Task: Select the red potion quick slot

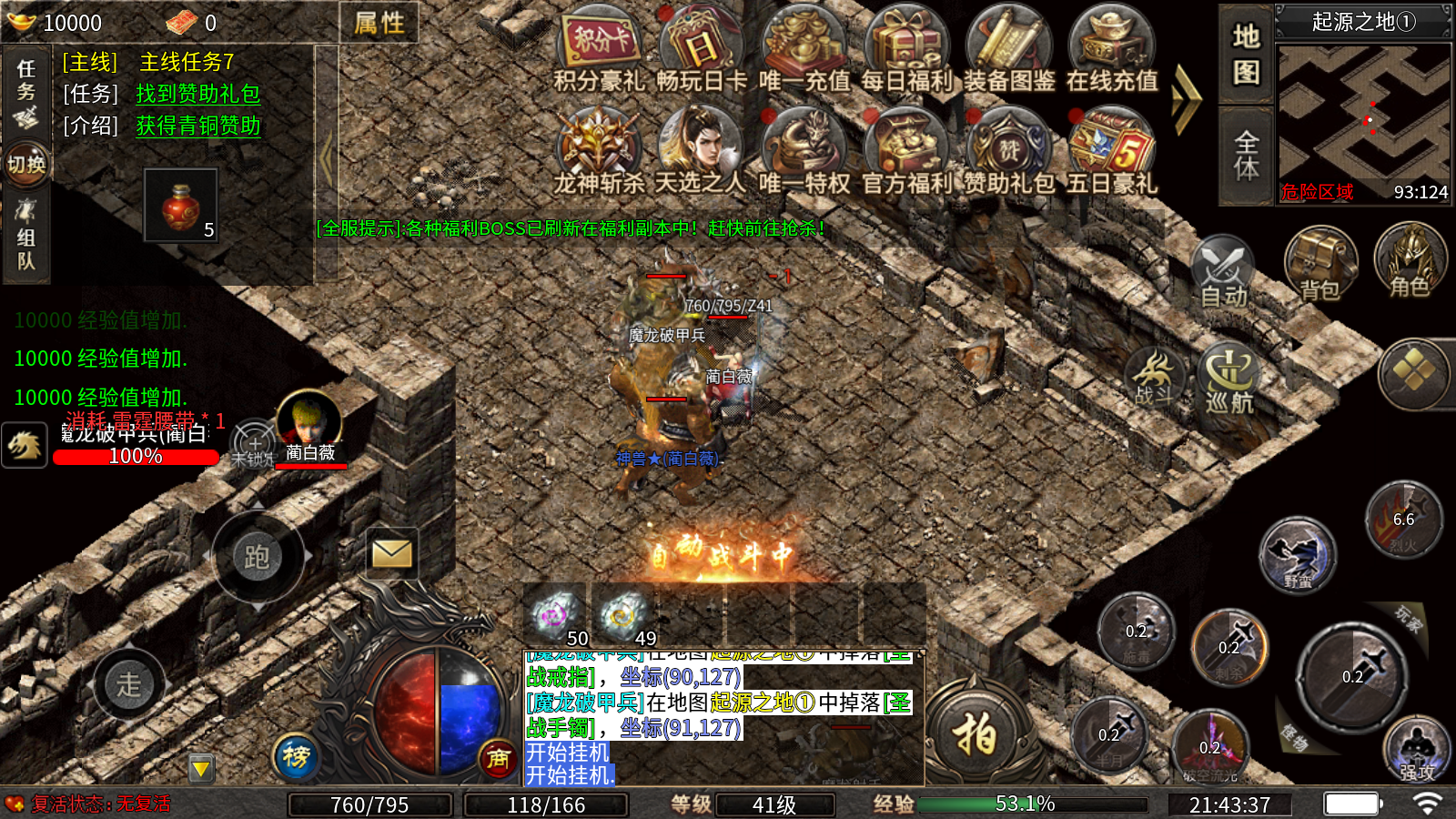Action: click(x=181, y=205)
